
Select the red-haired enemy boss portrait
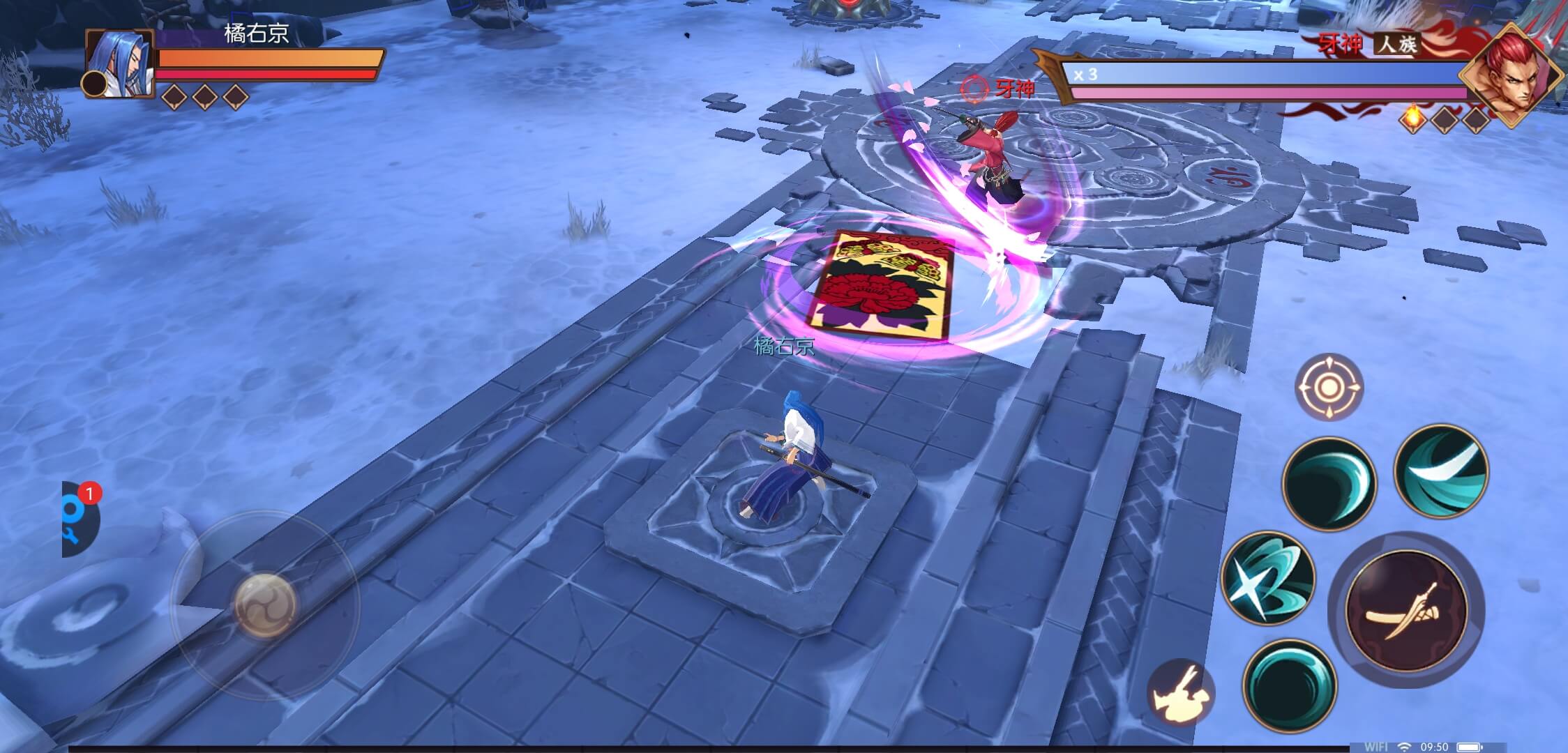(x=1510, y=75)
